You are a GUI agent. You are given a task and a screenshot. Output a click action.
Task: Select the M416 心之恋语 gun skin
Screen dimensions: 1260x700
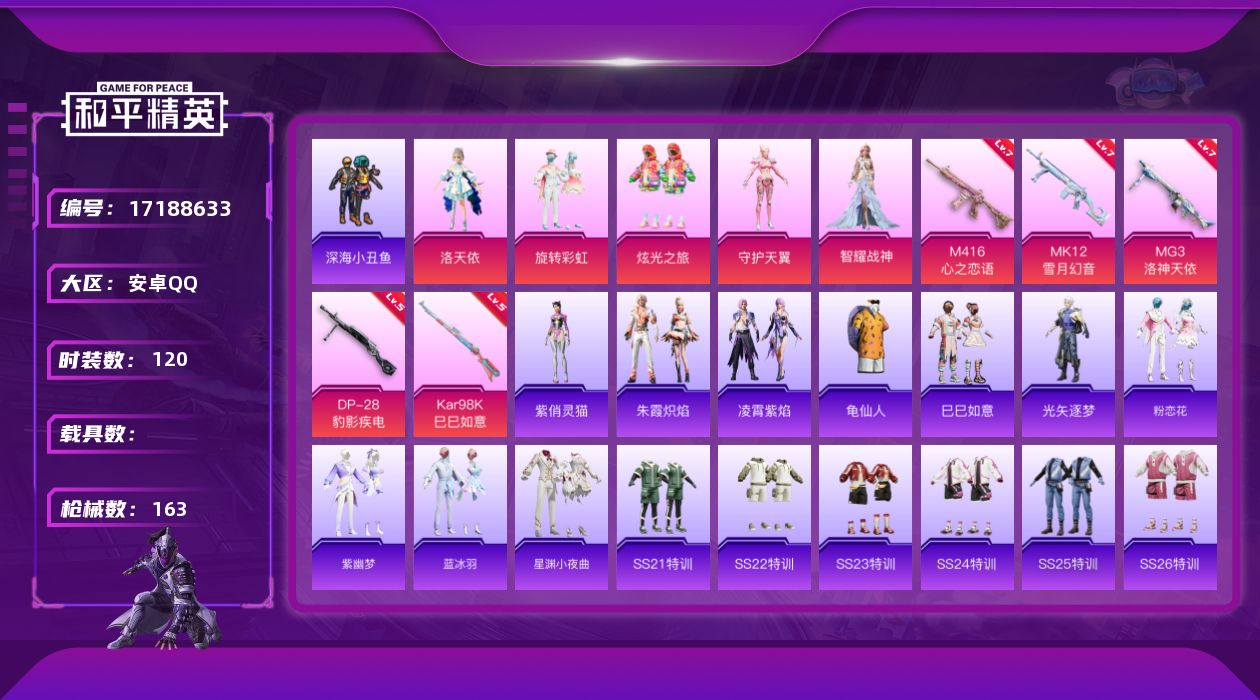pos(967,211)
